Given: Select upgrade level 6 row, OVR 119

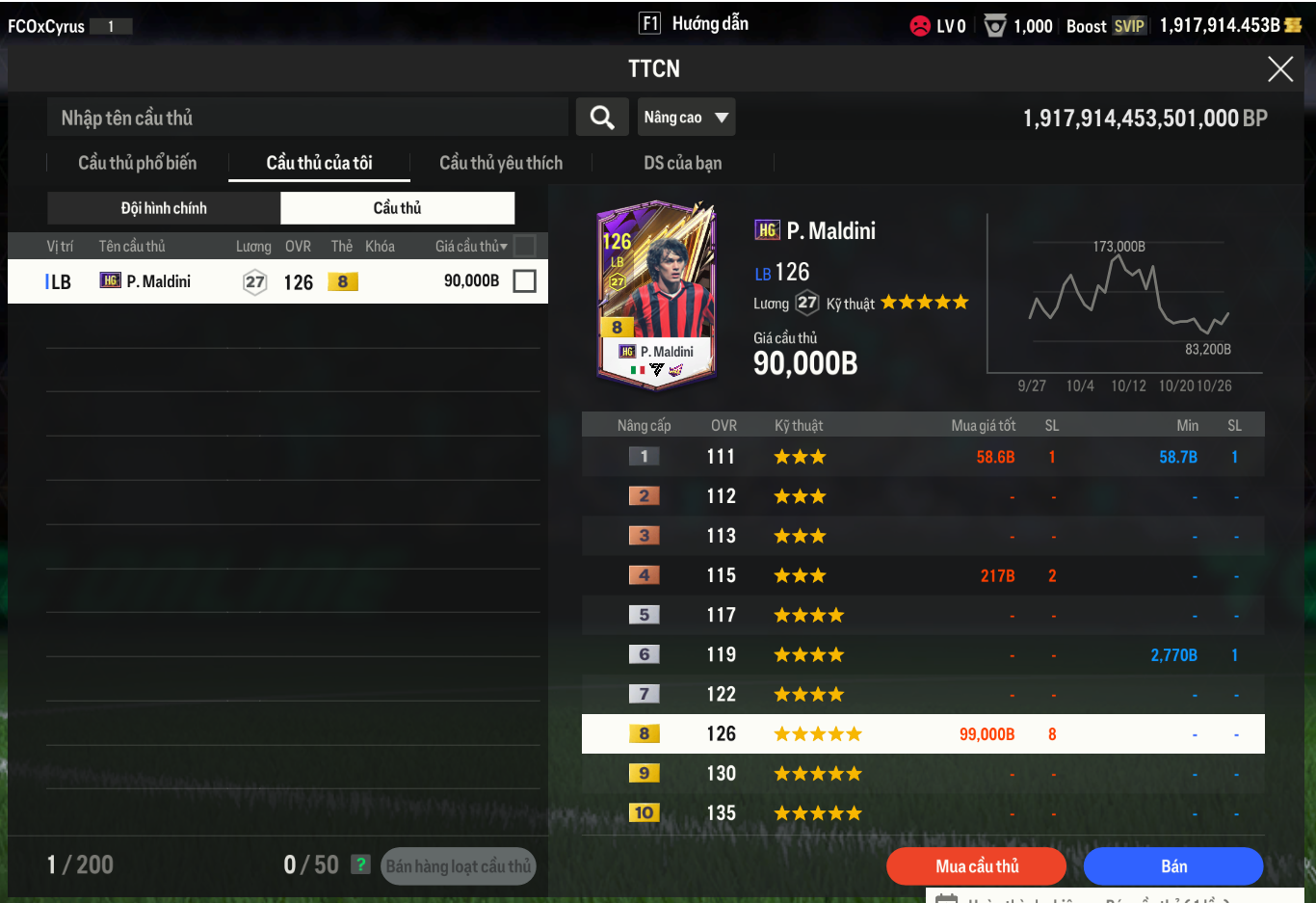Looking at the screenshot, I should [x=922, y=655].
